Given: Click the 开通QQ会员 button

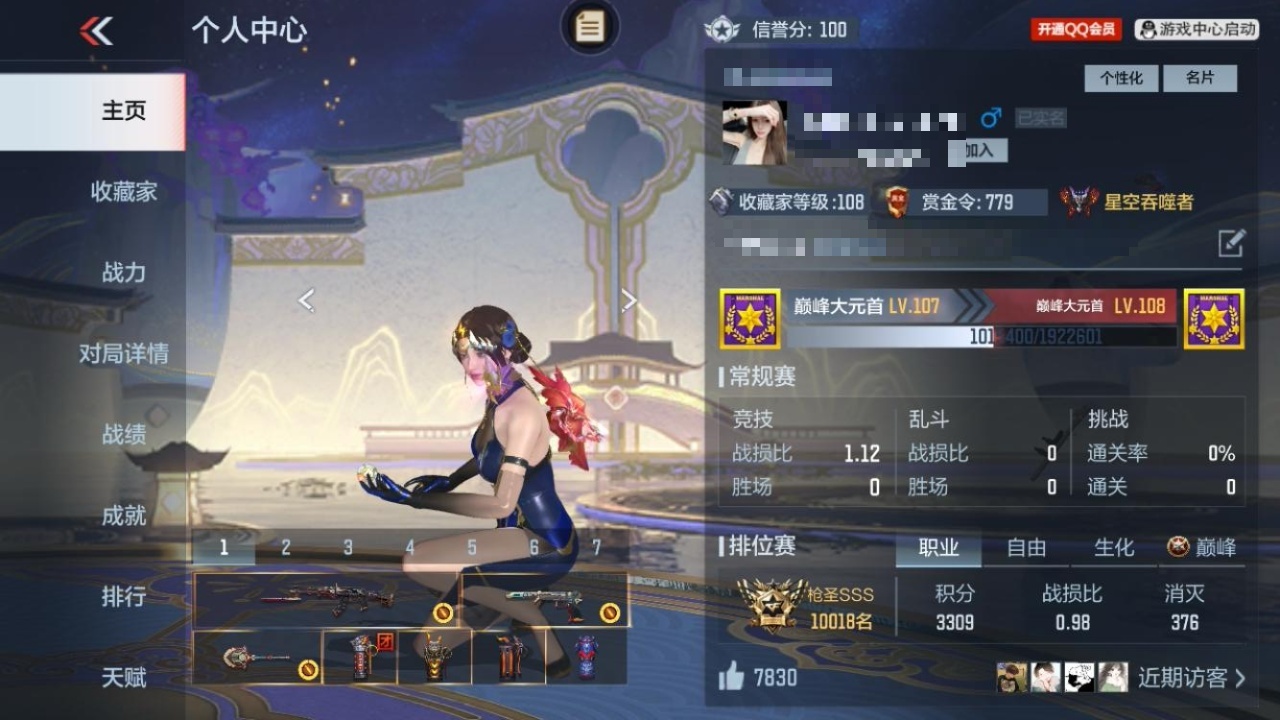Looking at the screenshot, I should click(x=1076, y=30).
